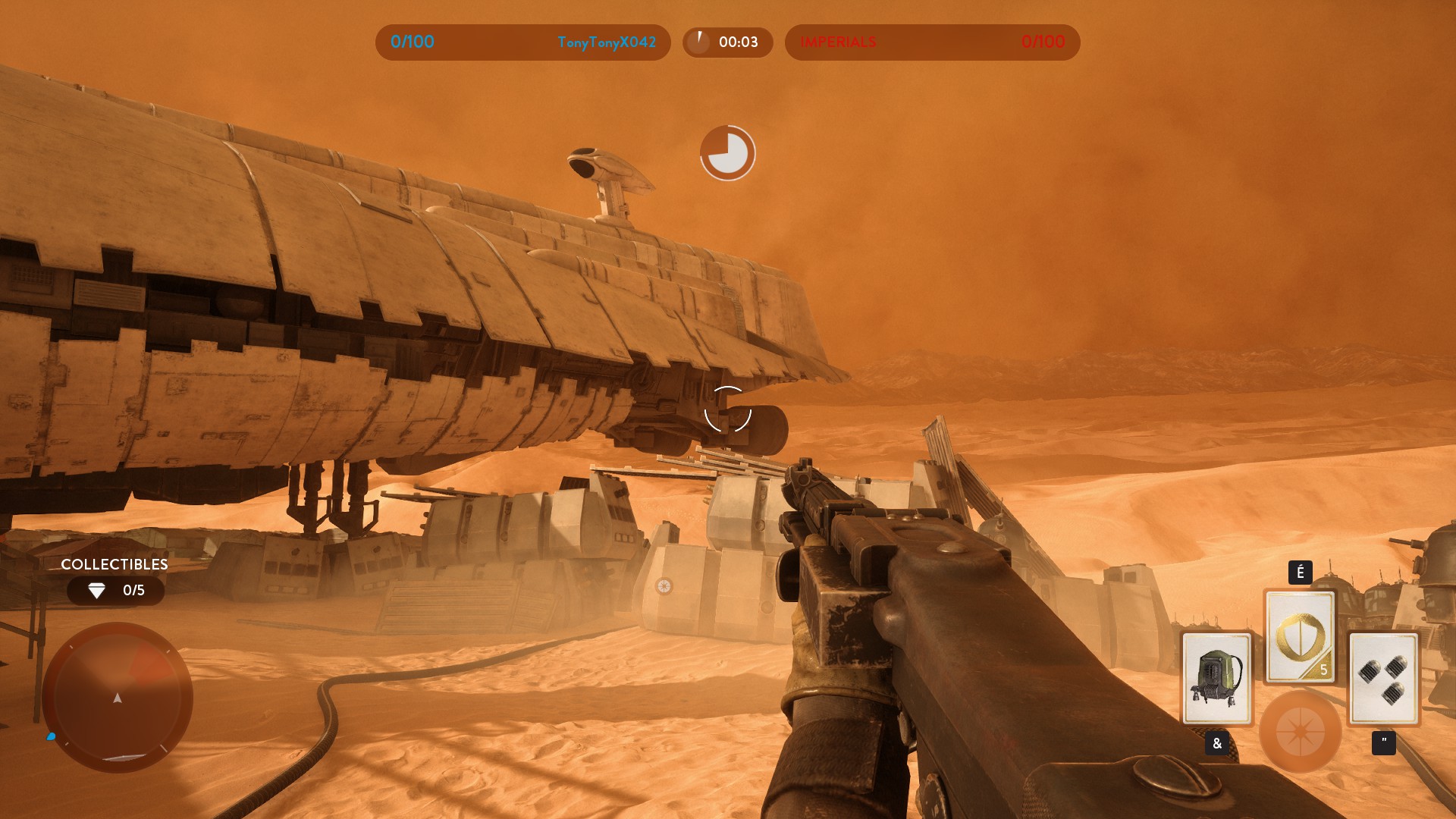
Task: Click the round orange starburst emblem
Action: pyautogui.click(x=1300, y=732)
